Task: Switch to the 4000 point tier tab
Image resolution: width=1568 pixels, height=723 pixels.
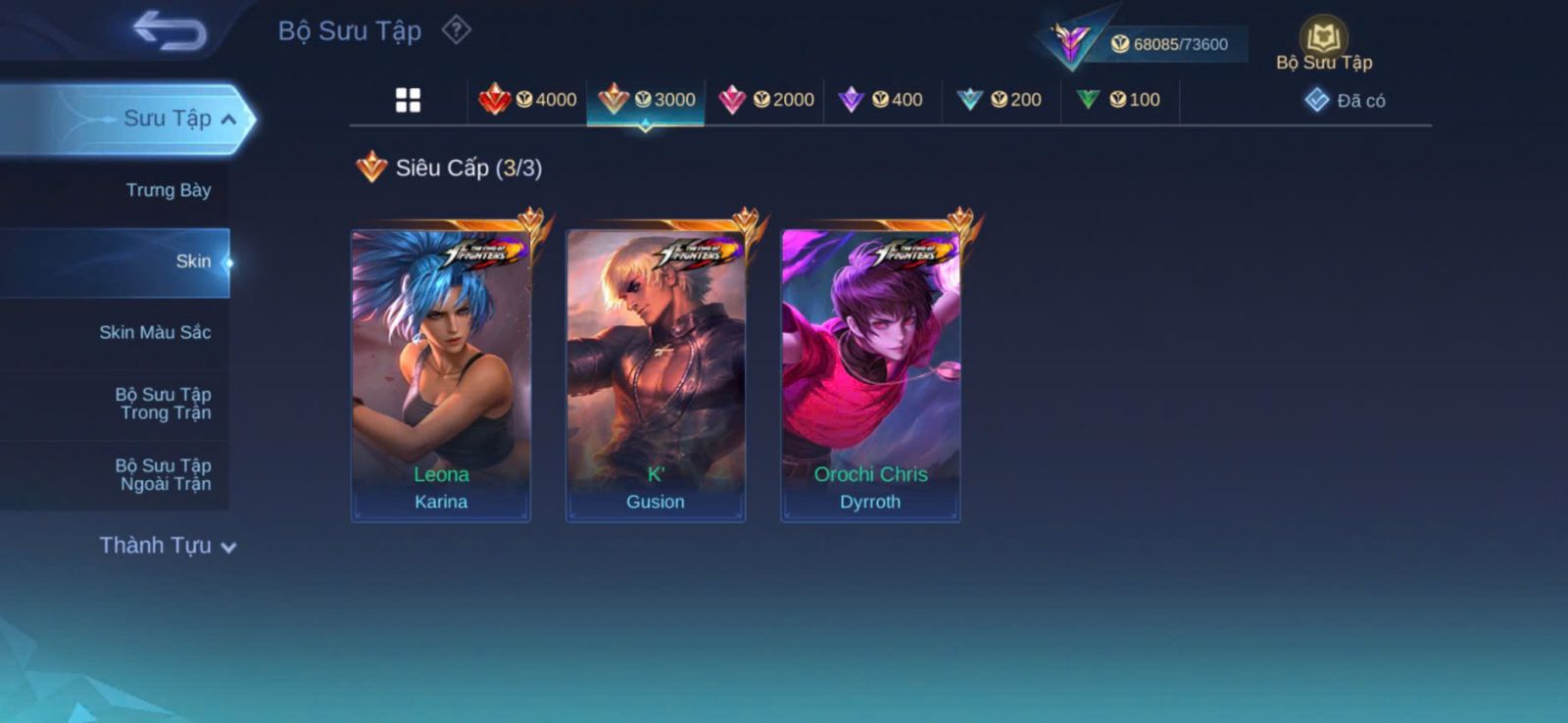Action: click(527, 100)
